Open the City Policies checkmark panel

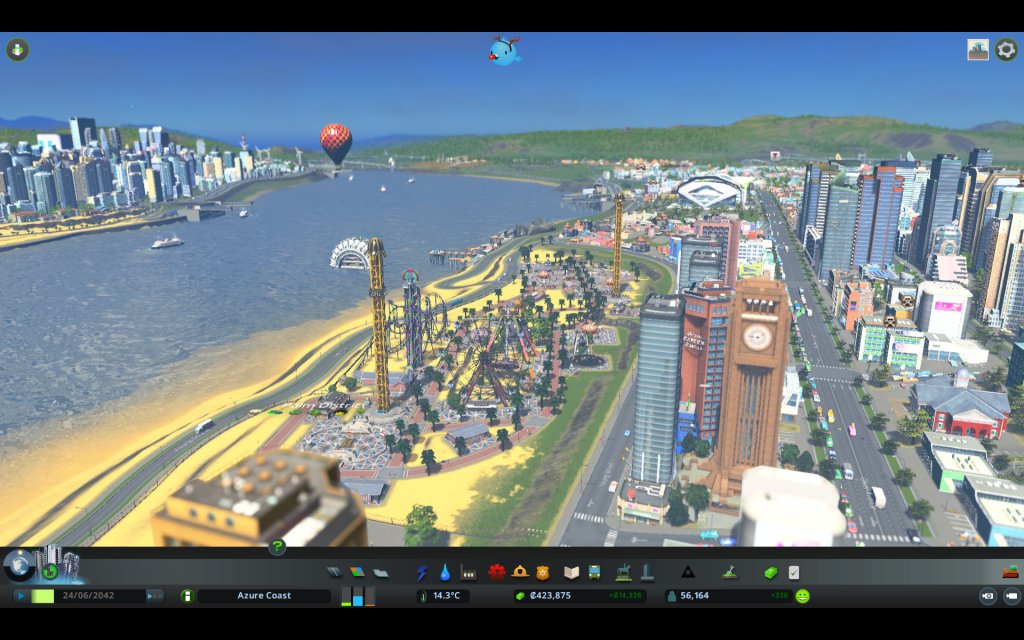(793, 573)
